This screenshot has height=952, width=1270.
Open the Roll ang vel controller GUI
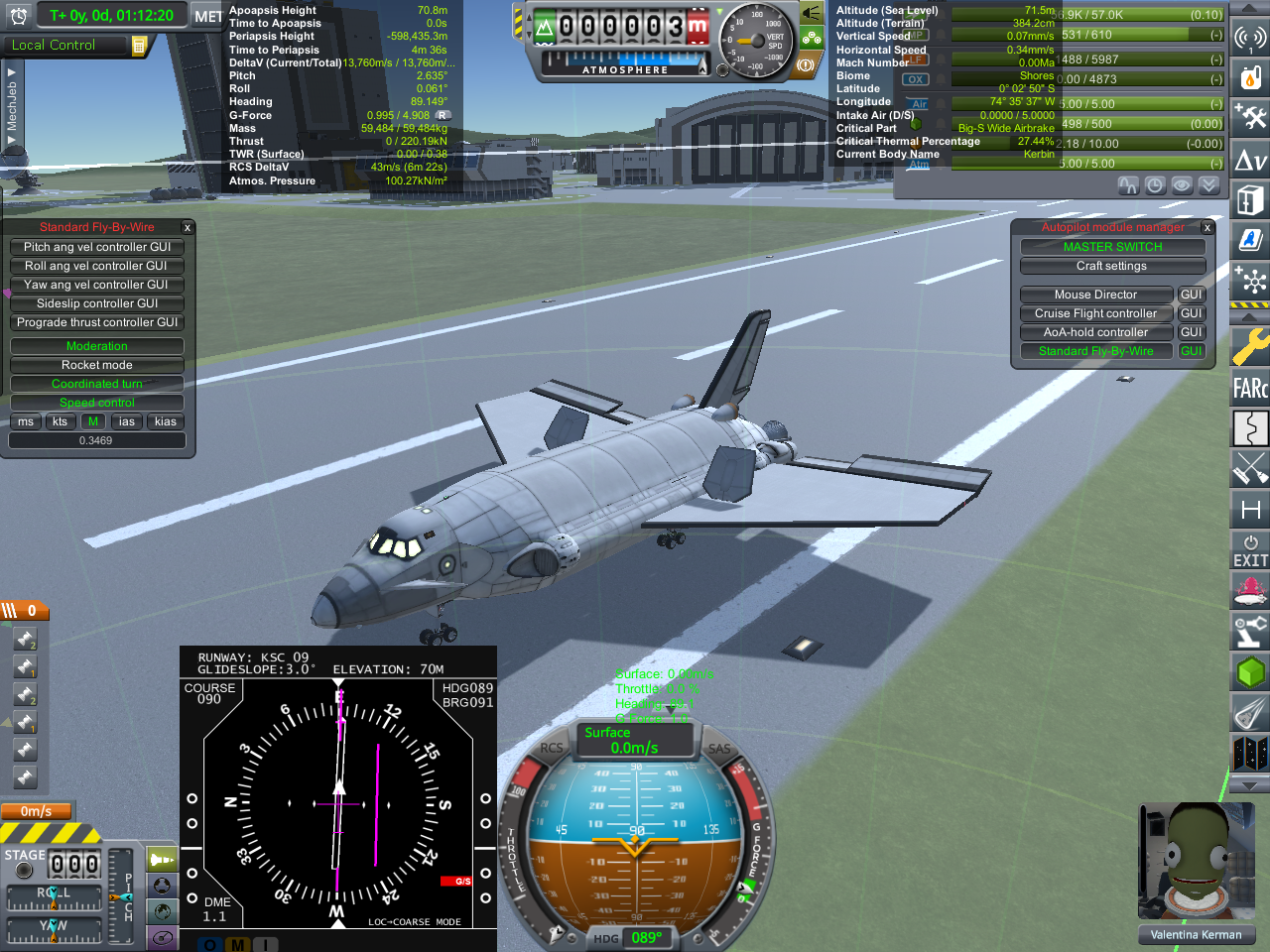97,266
